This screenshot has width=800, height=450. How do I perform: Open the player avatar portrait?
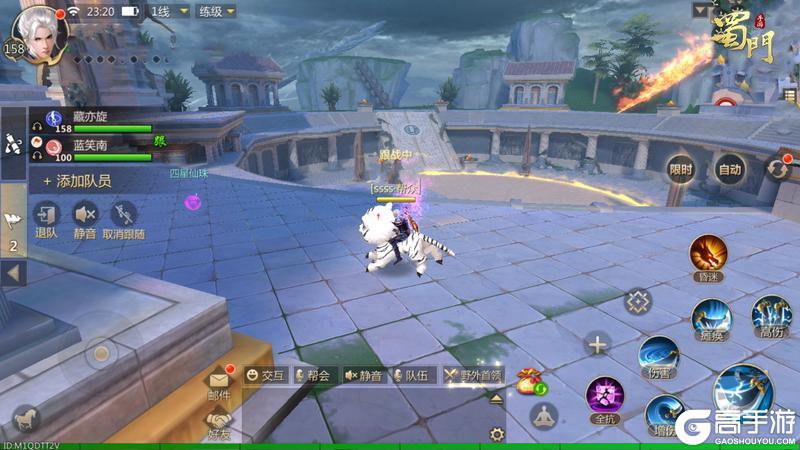(x=40, y=33)
